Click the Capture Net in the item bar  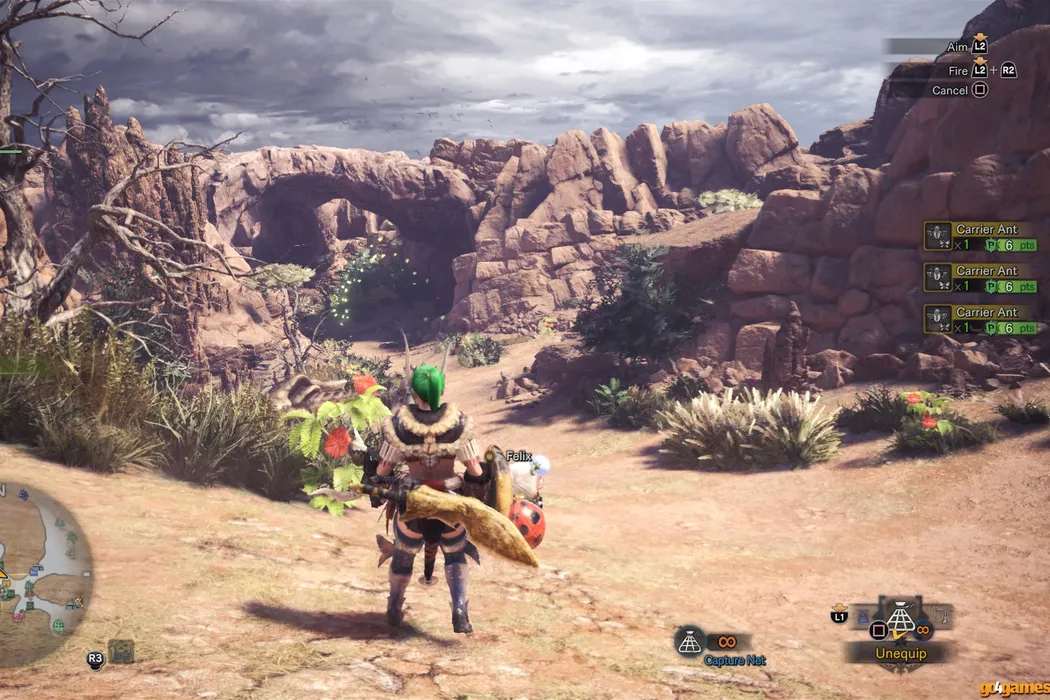(901, 620)
